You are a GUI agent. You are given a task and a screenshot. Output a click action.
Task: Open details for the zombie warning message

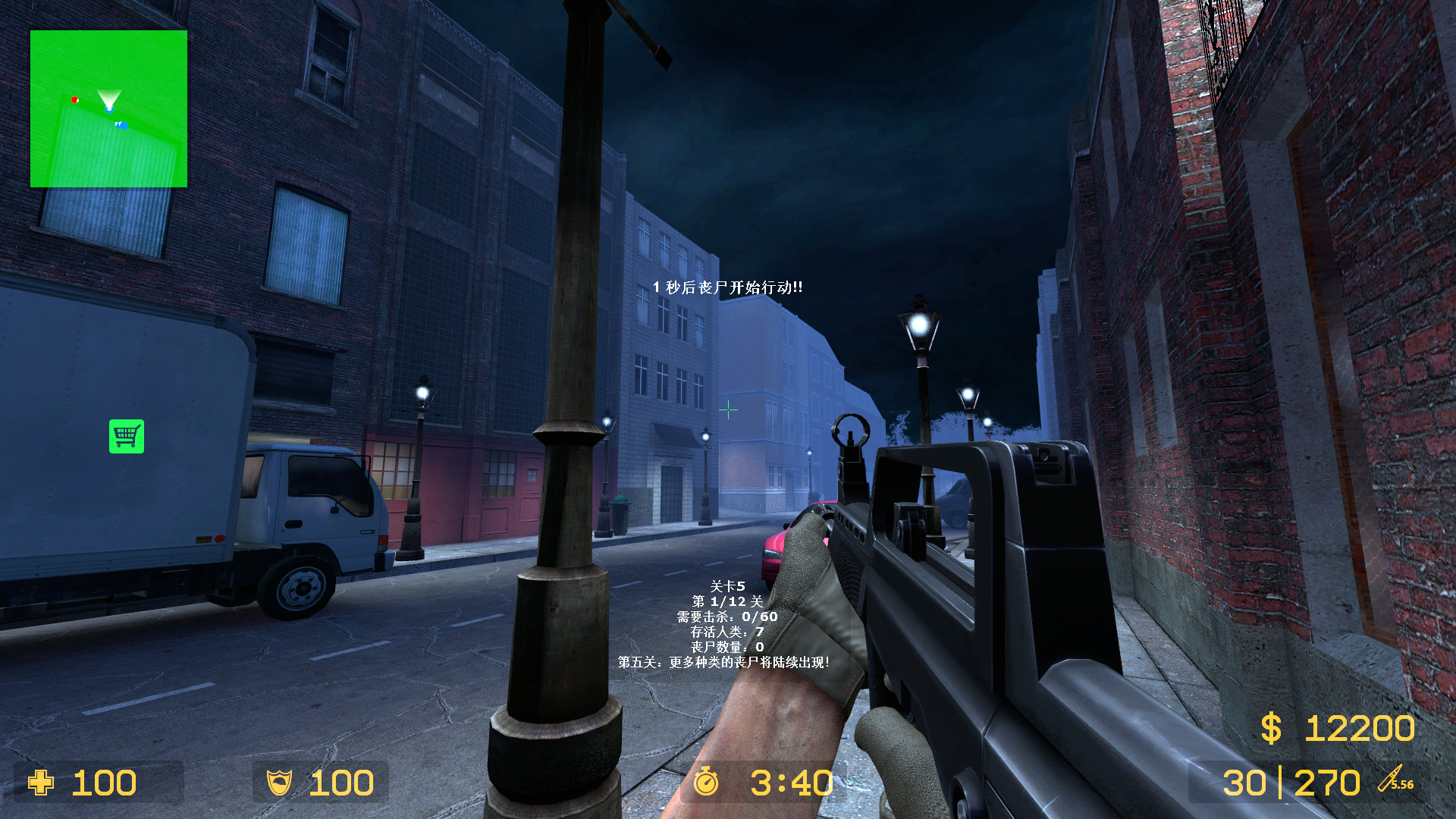(x=726, y=287)
